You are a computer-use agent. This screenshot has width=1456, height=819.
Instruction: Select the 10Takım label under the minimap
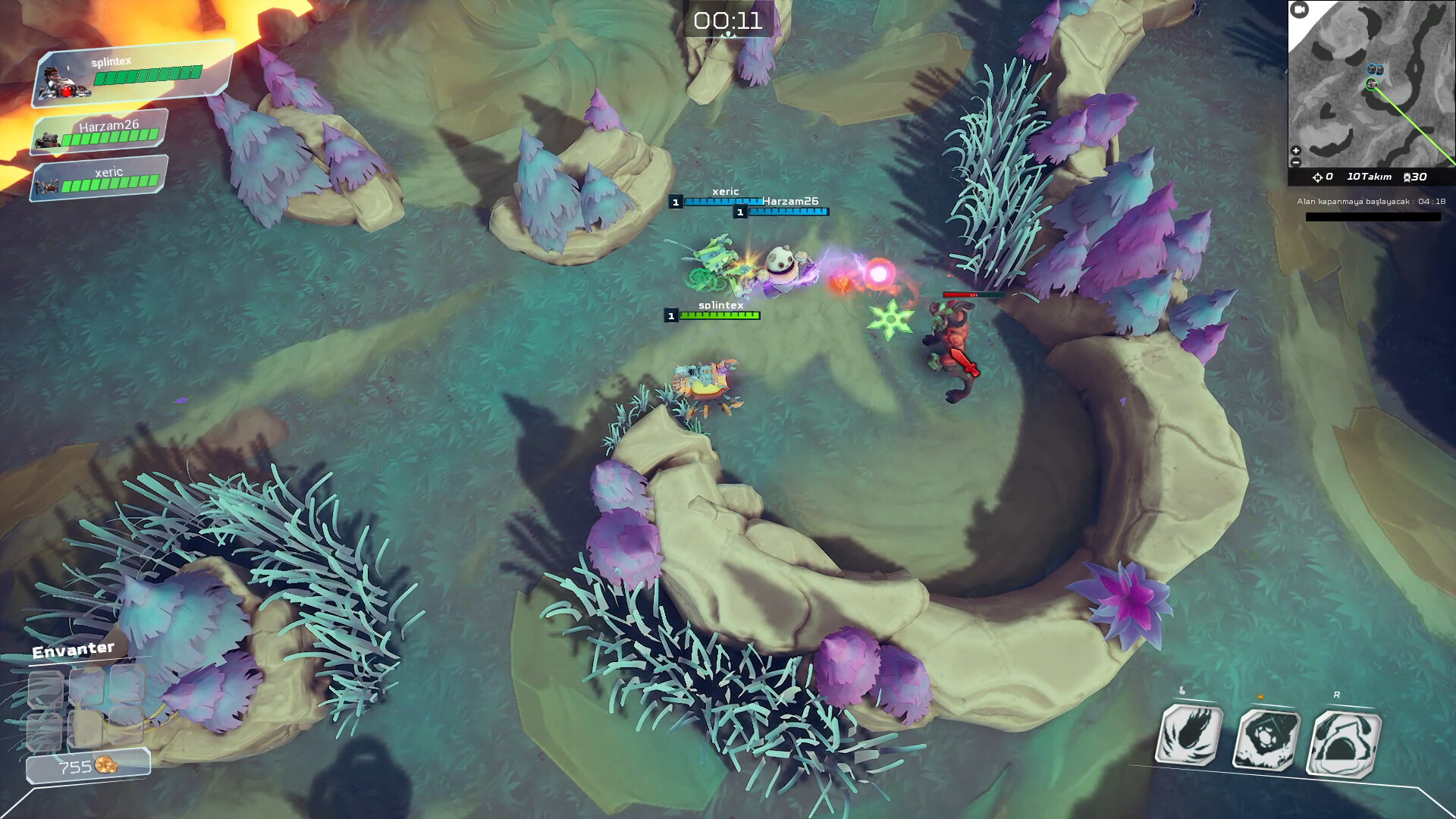(1370, 177)
